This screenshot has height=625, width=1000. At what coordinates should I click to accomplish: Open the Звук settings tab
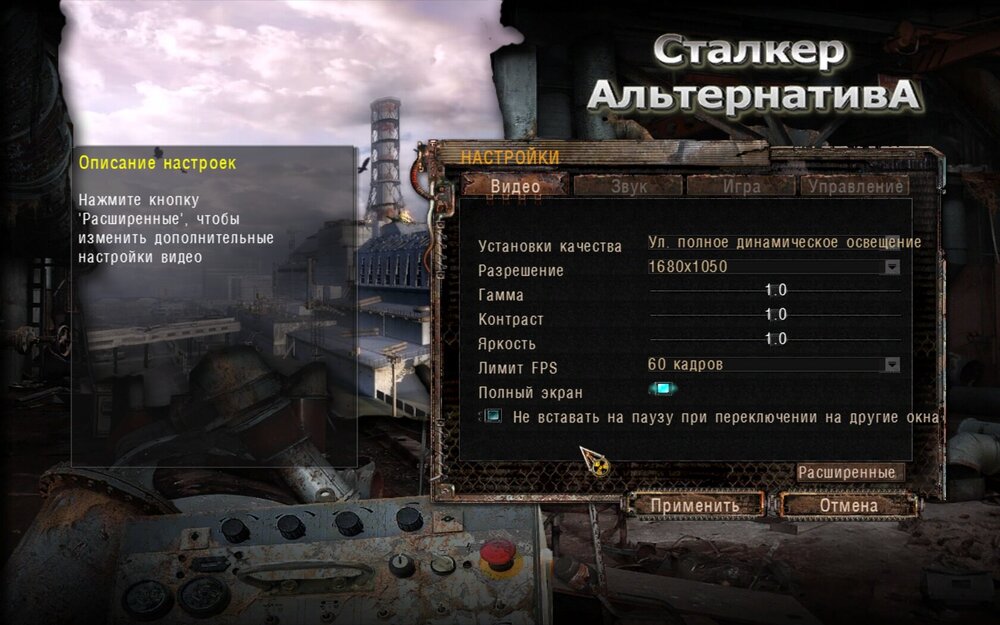(628, 186)
